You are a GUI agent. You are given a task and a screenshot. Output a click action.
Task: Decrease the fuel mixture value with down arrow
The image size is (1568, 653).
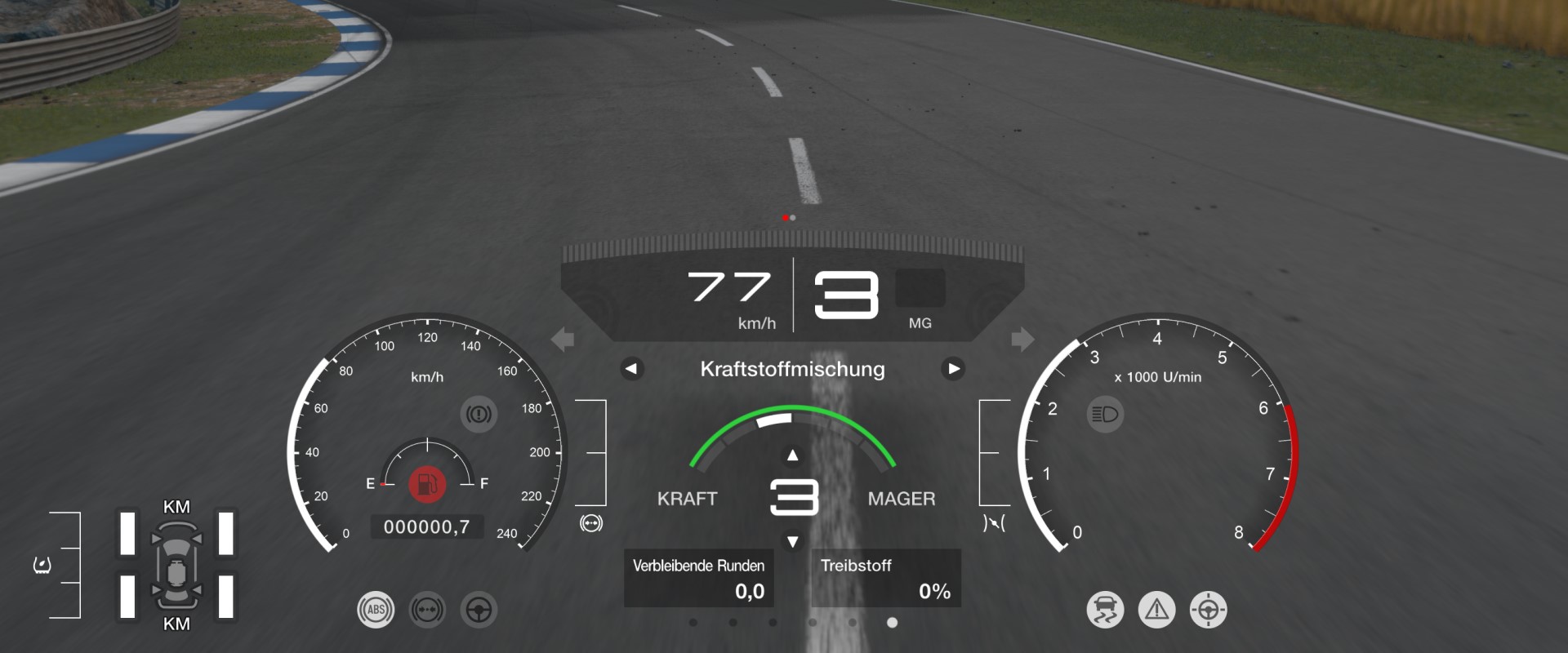(792, 542)
